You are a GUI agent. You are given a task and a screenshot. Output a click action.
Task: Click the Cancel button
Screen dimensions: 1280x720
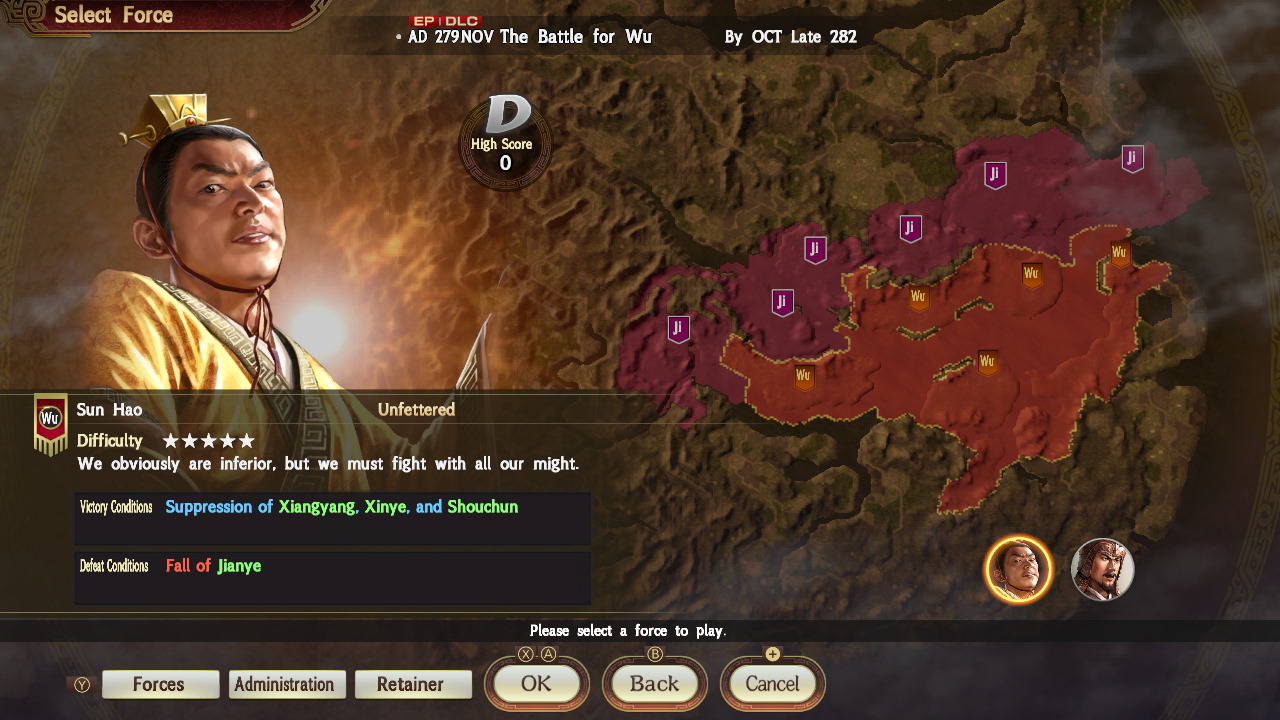pyautogui.click(x=772, y=684)
